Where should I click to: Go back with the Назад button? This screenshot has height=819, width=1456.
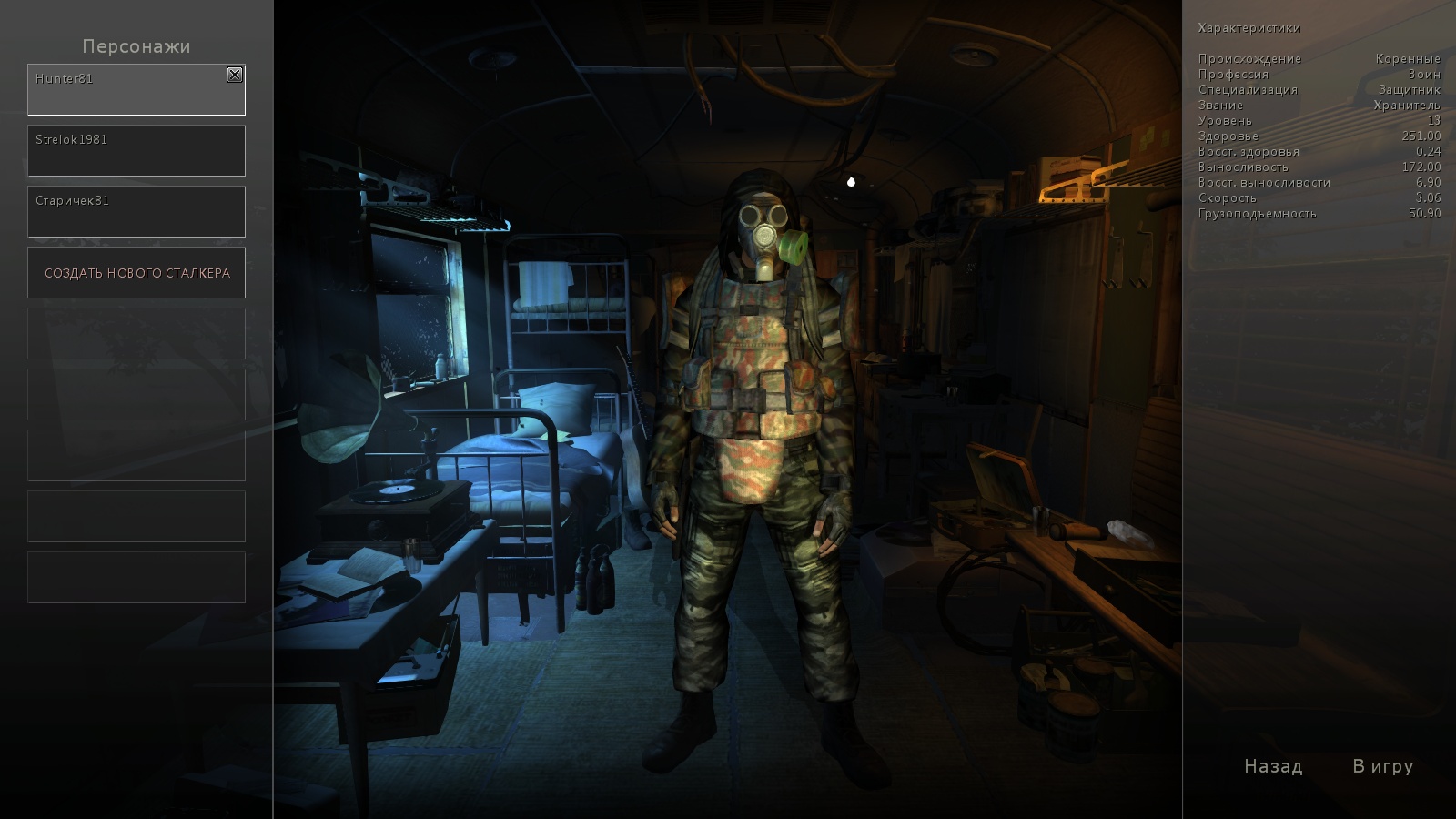click(x=1273, y=767)
